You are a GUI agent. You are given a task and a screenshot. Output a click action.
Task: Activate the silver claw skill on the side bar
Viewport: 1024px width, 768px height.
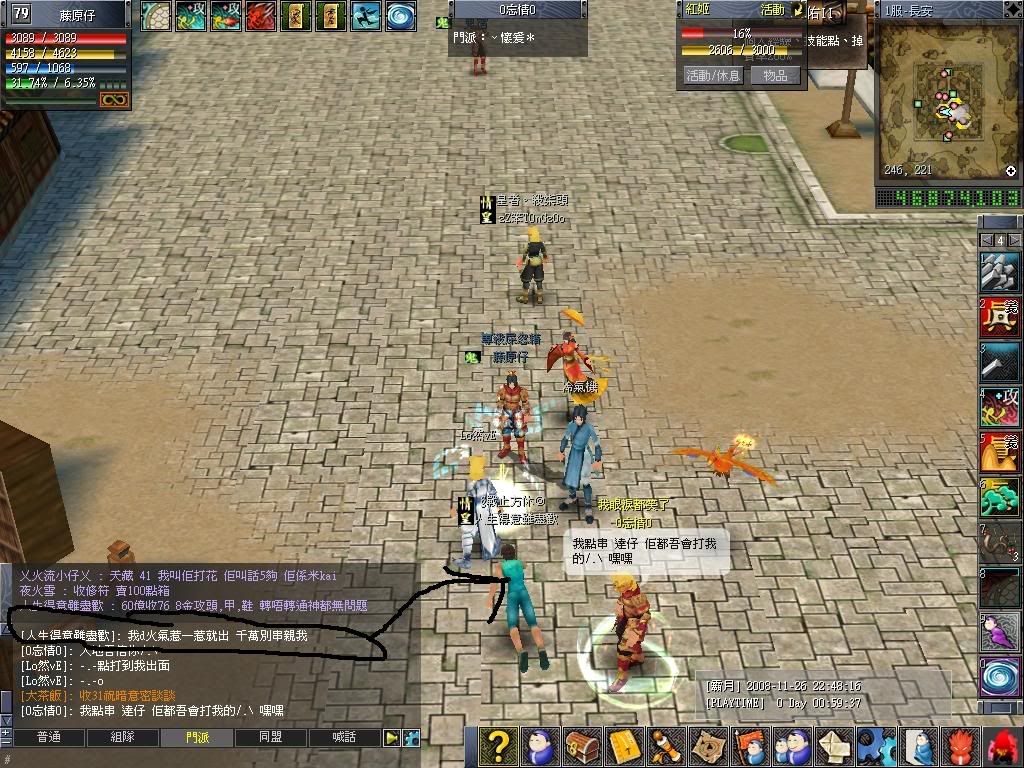point(1000,272)
